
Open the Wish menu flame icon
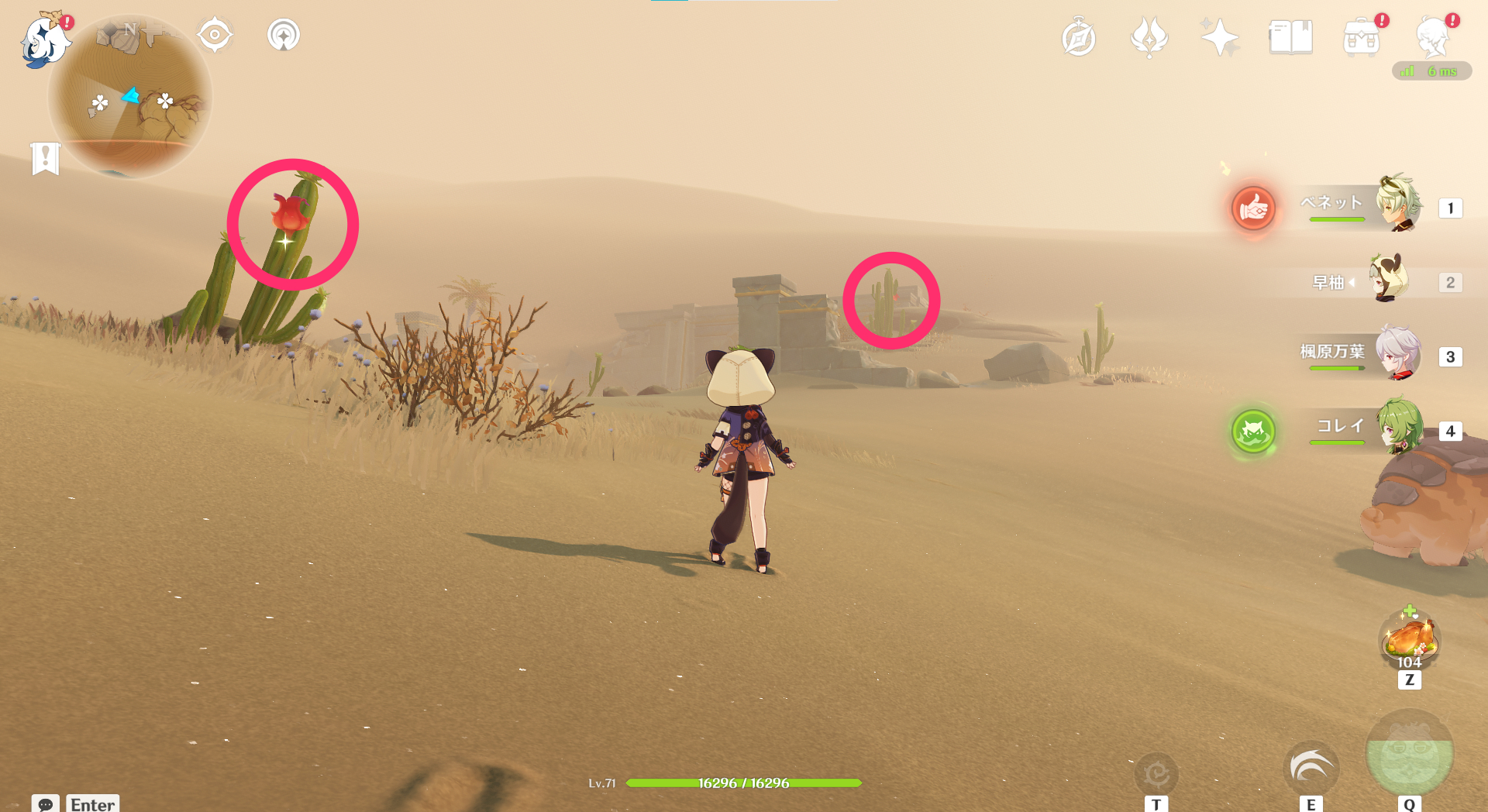(1149, 36)
